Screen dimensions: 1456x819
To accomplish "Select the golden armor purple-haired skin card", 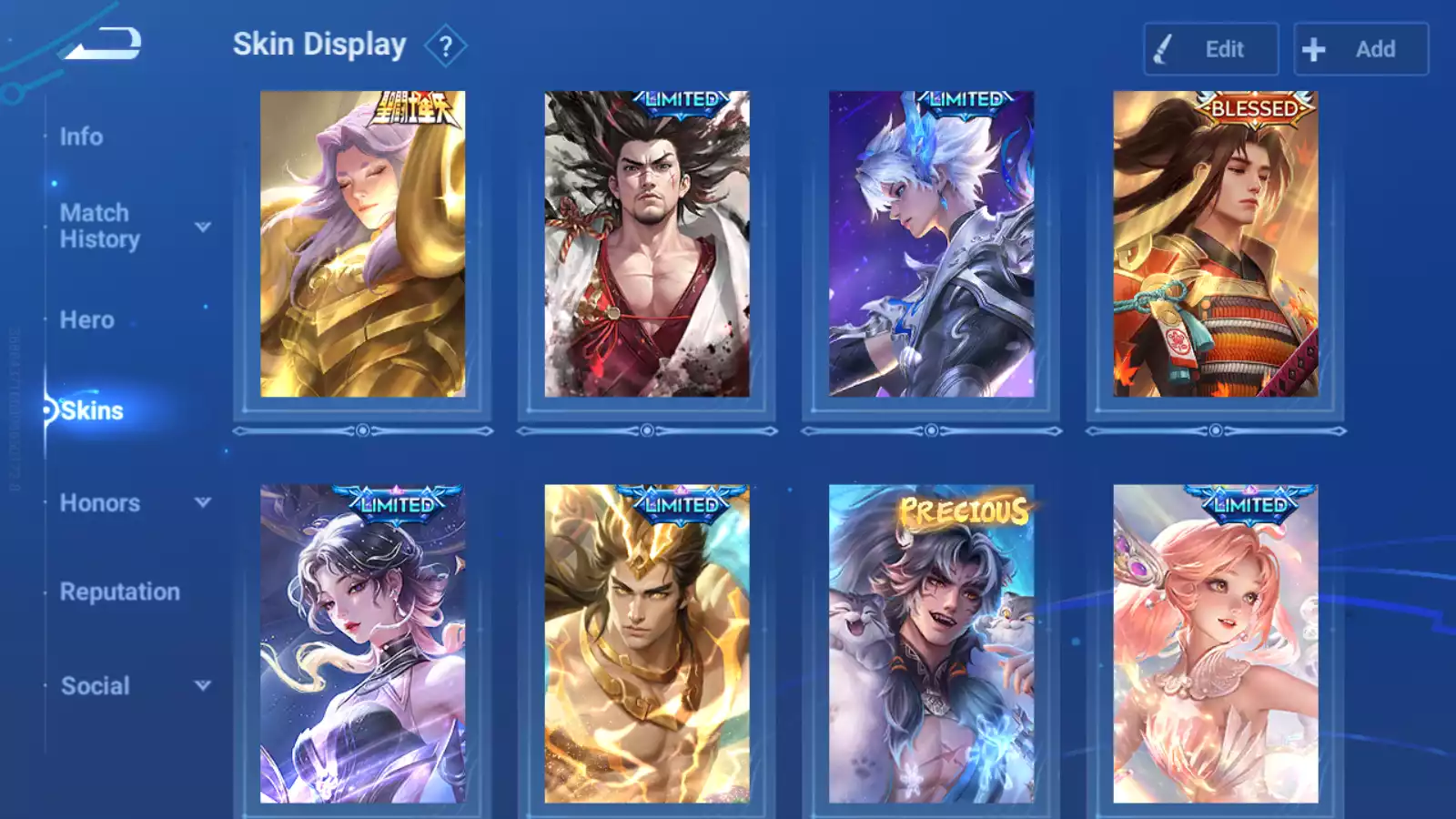I will pos(362,244).
